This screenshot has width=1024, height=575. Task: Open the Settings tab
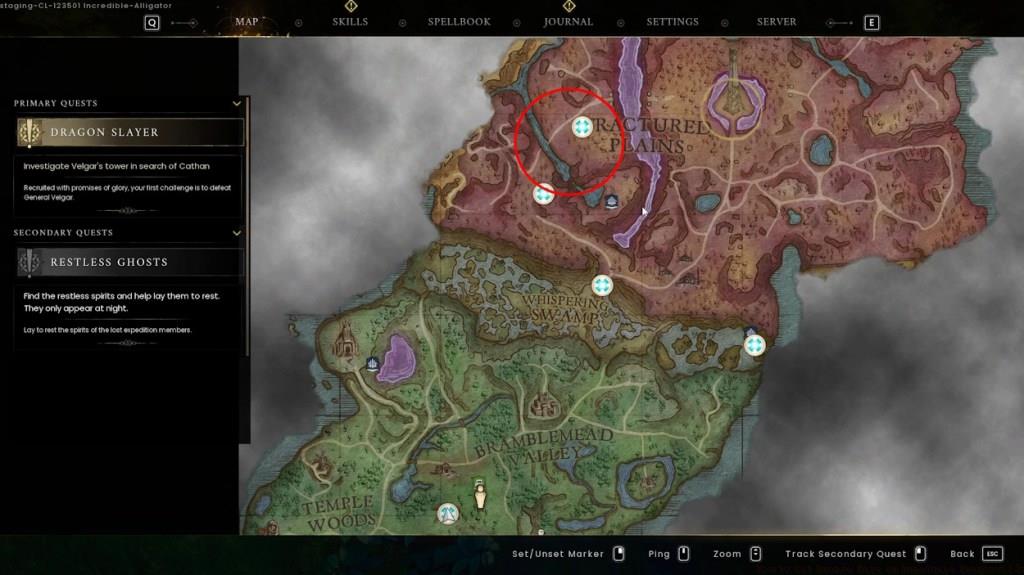672,22
